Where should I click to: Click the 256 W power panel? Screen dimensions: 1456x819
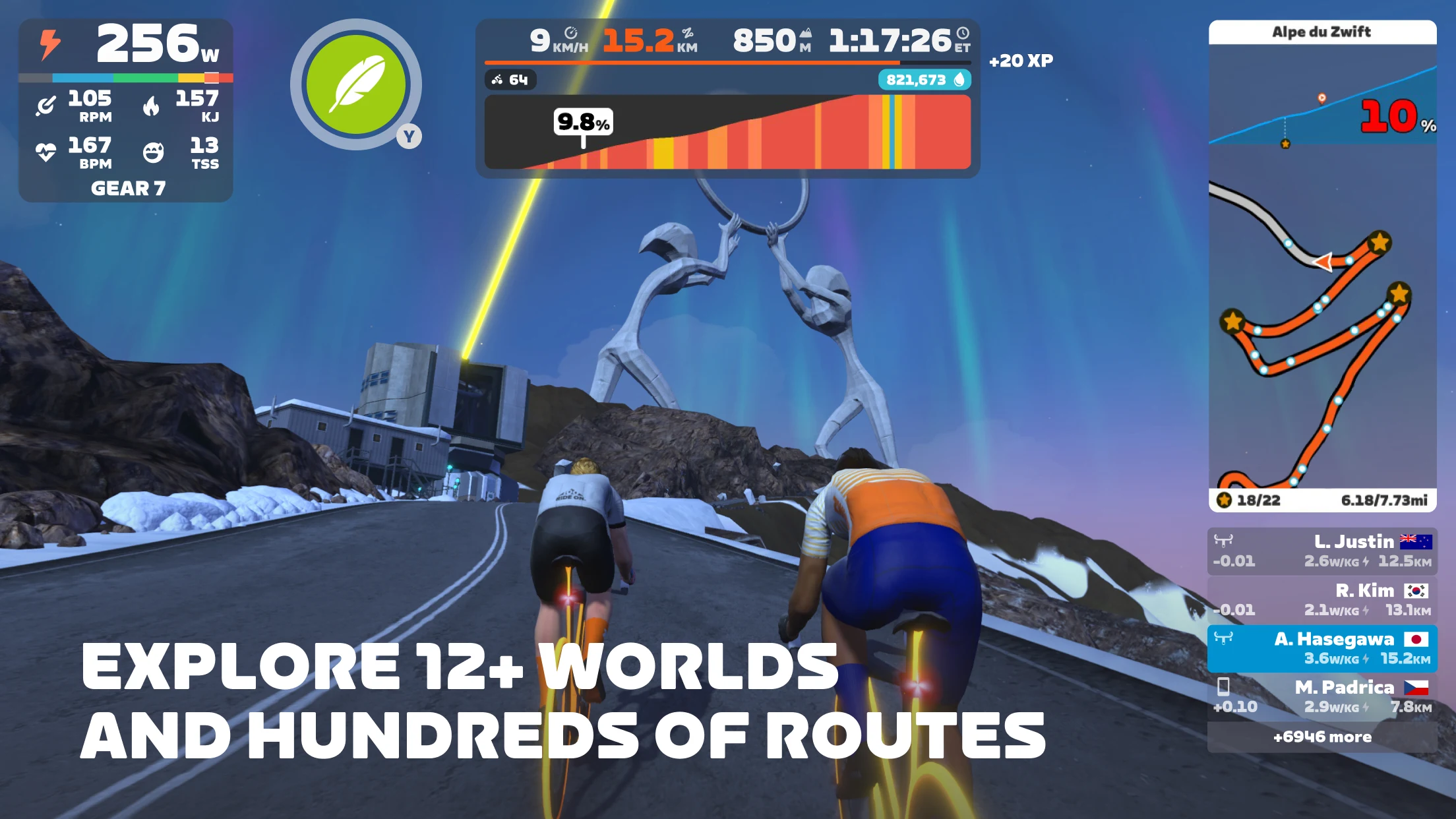coord(126,45)
